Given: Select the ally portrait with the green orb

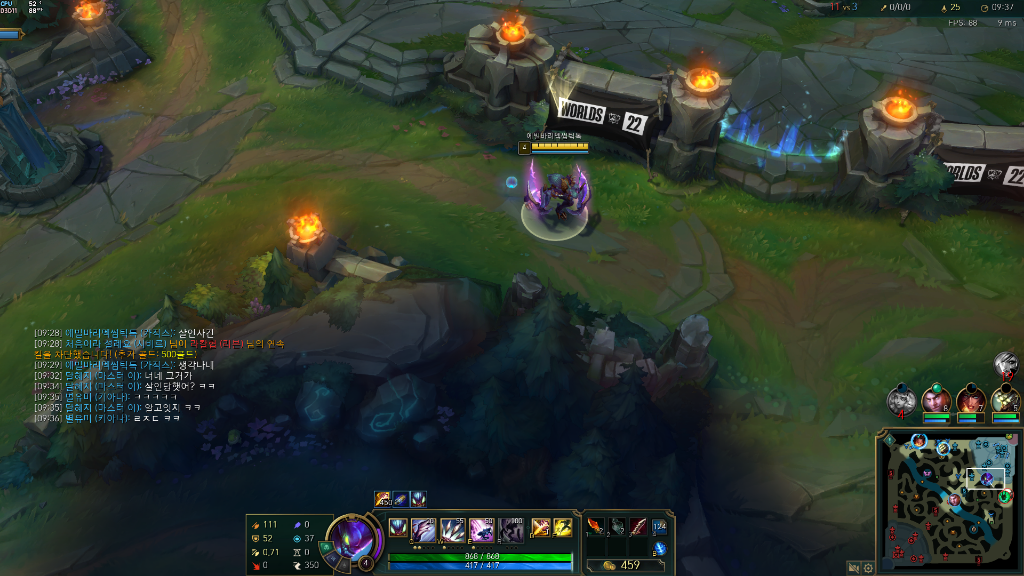Looking at the screenshot, I should point(936,400).
